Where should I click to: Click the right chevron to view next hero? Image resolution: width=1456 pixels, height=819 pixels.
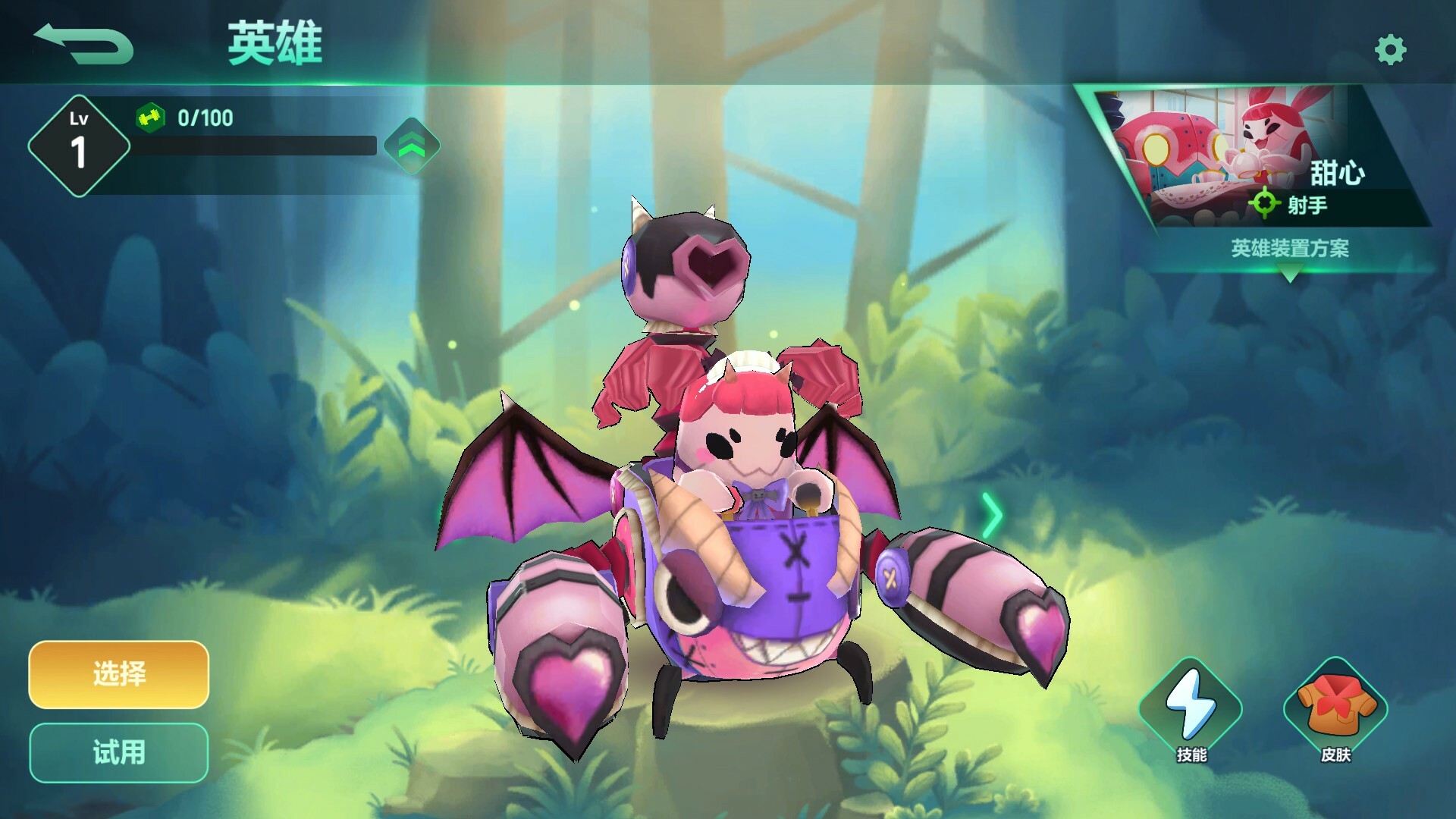tap(991, 516)
